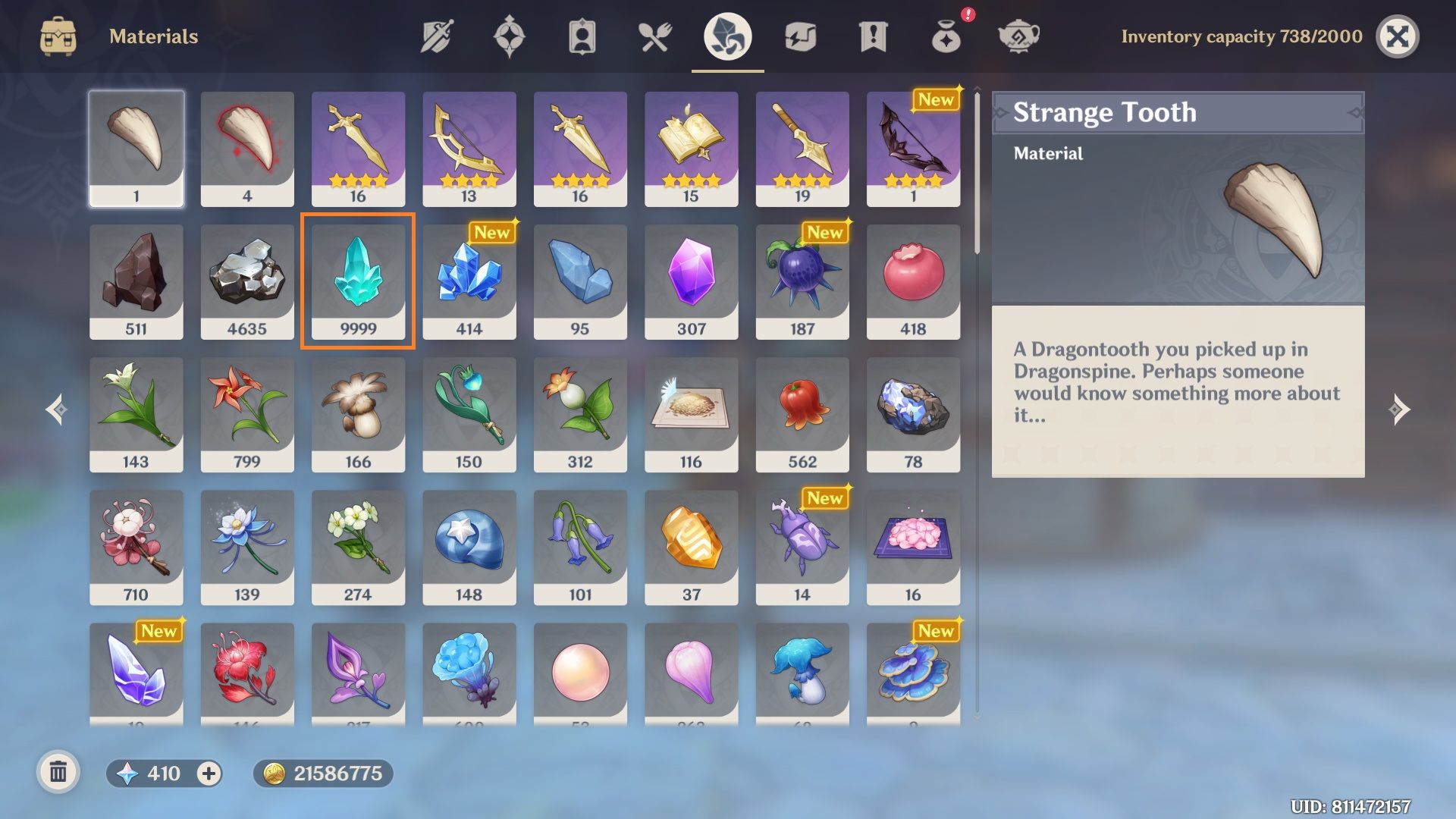
Task: Click the trash can to destroy items
Action: click(x=58, y=773)
